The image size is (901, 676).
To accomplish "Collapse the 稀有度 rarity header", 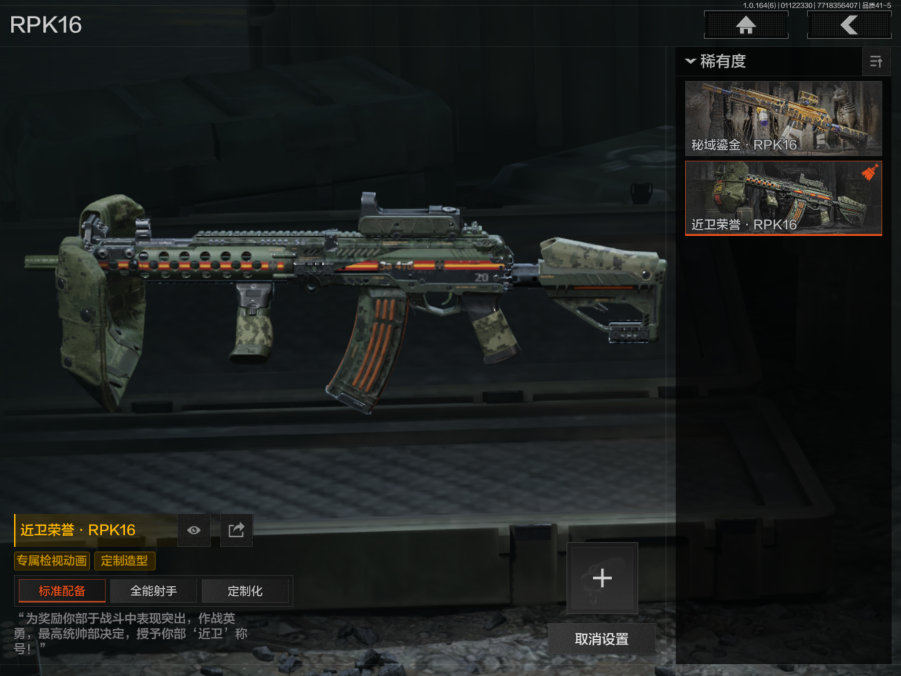I will (716, 62).
